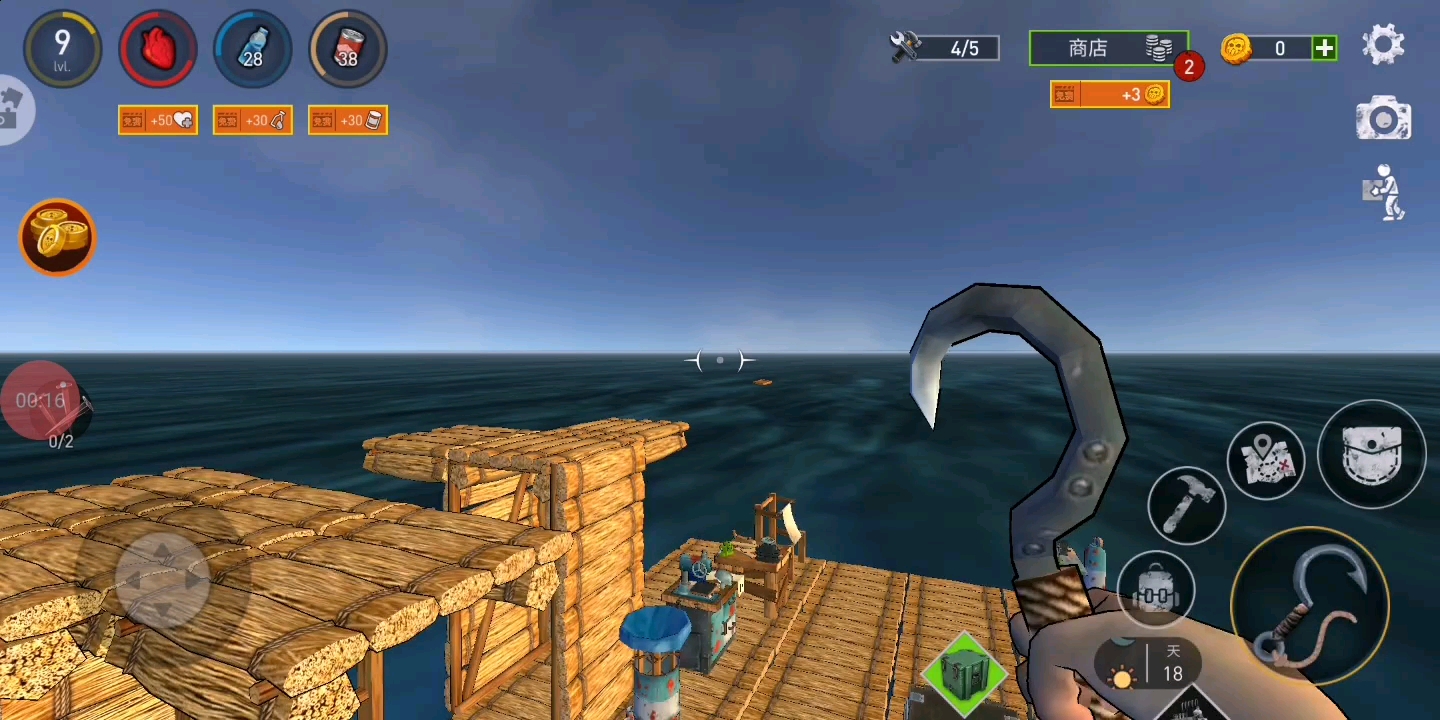Screen dimensions: 1440x720
Task: Open the inventory pocket button
Action: (x=1371, y=454)
